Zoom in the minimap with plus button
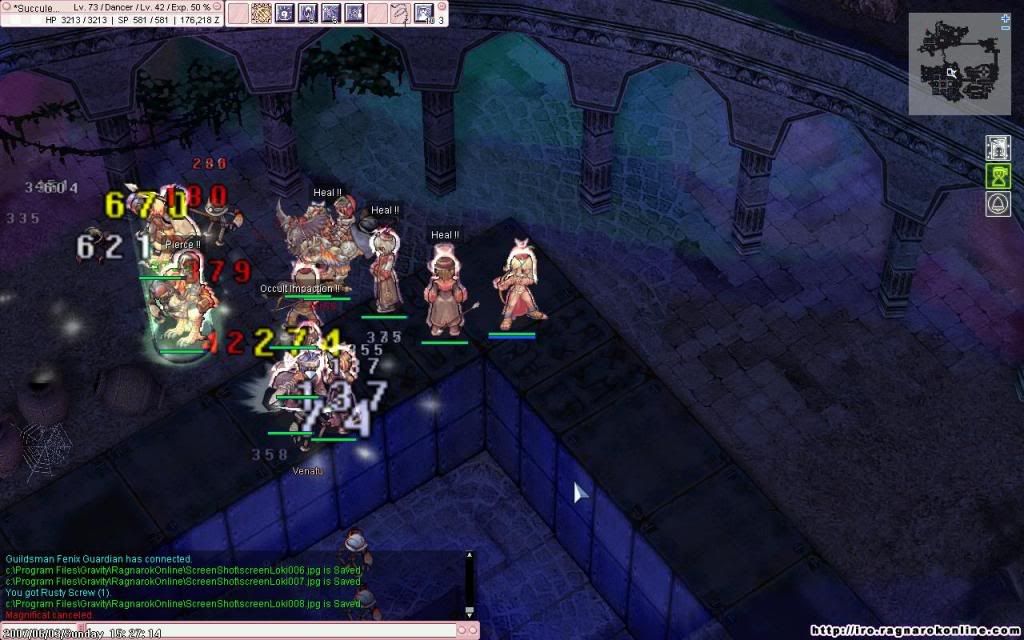 pos(1004,18)
